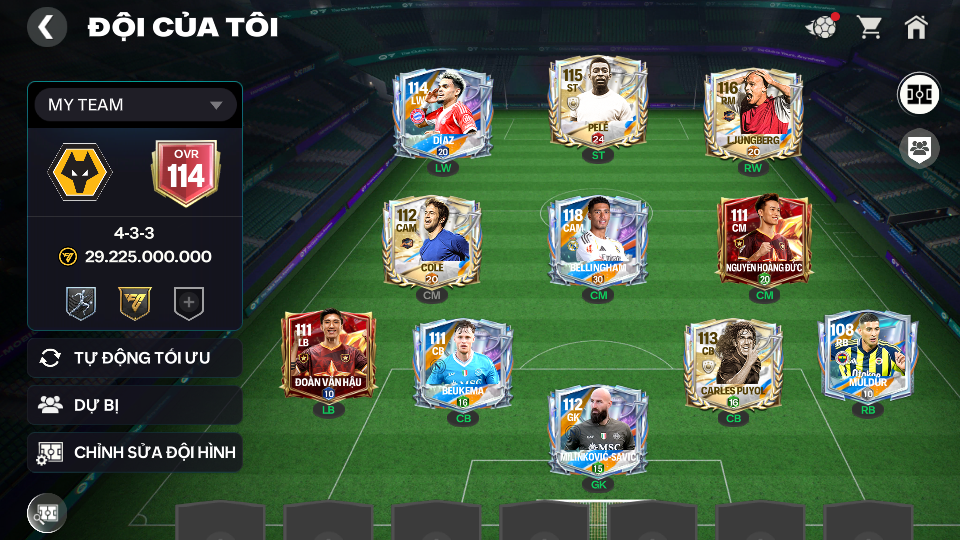
Task: Pick the Ljungberg right wing card
Action: click(753, 115)
